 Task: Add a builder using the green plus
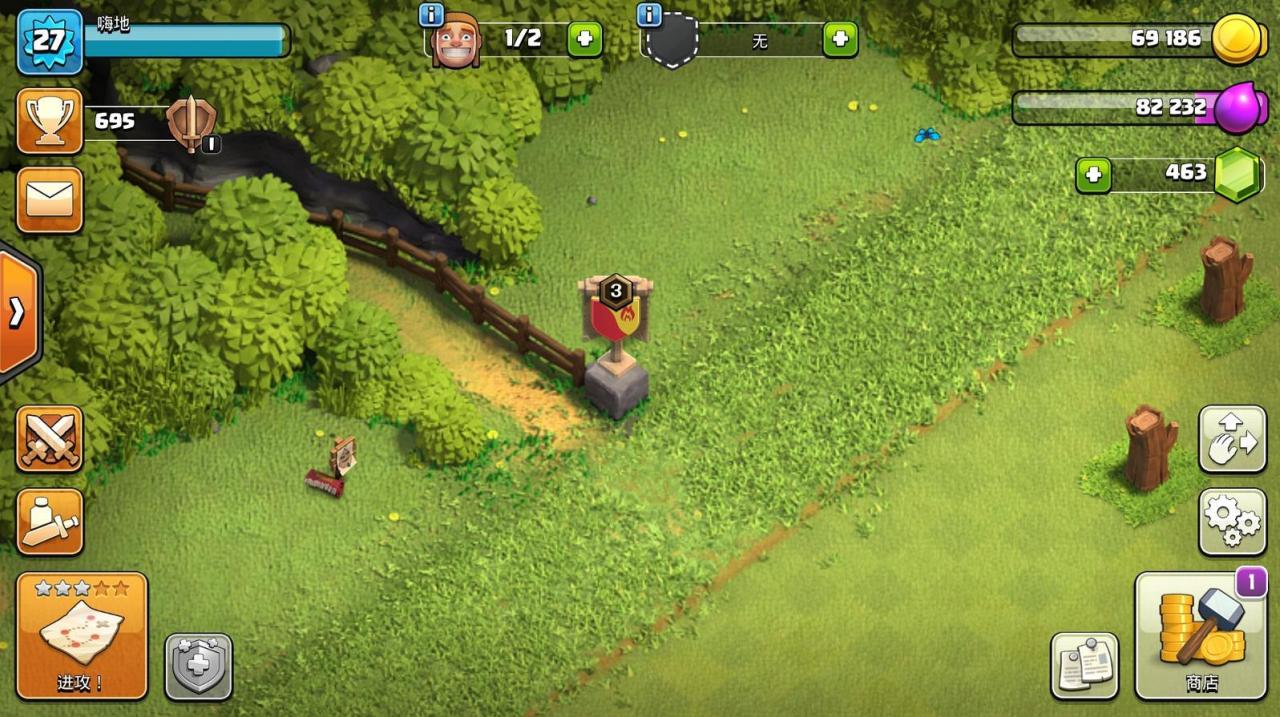coord(585,40)
